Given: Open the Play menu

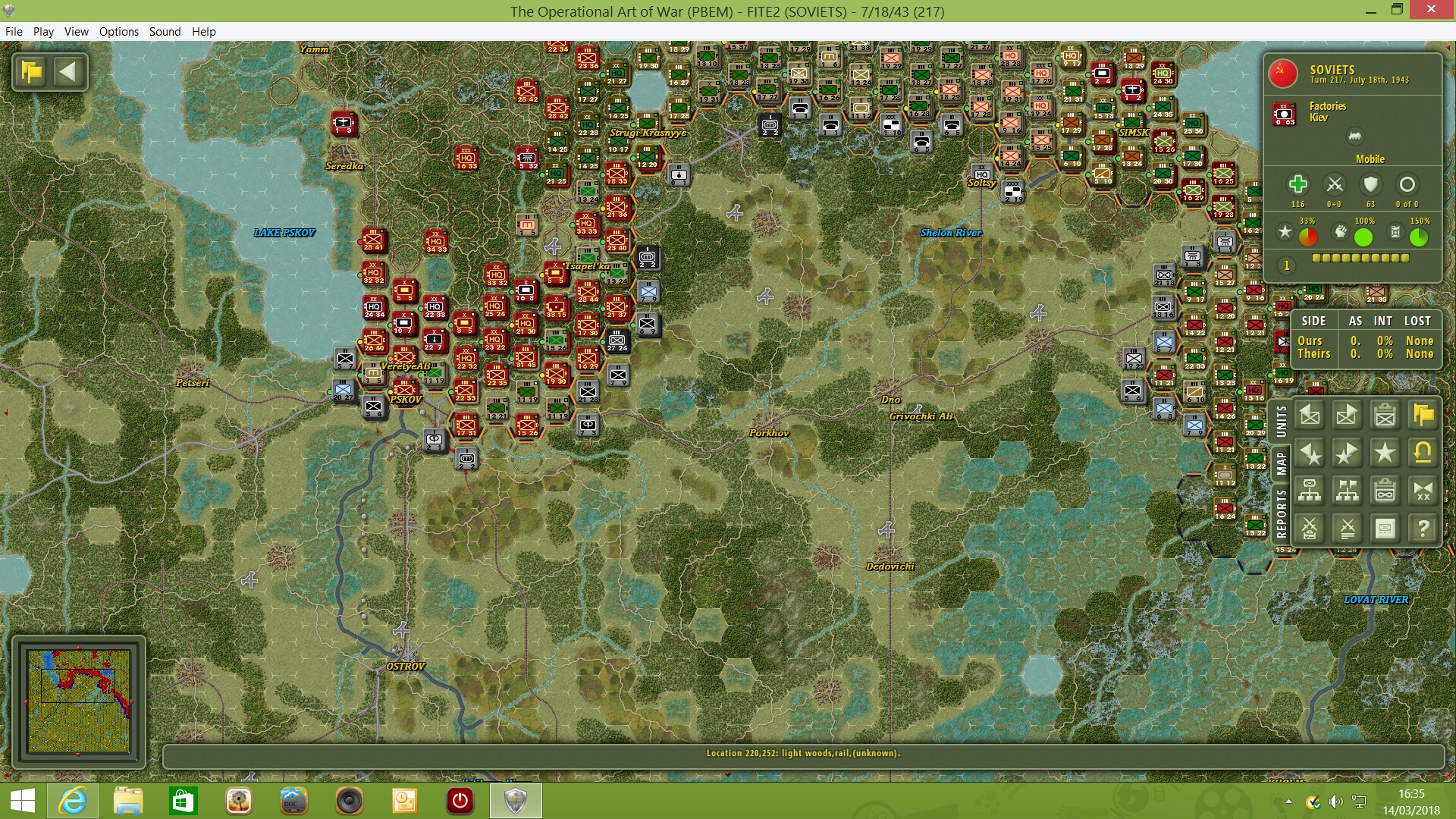Looking at the screenshot, I should [x=43, y=32].
